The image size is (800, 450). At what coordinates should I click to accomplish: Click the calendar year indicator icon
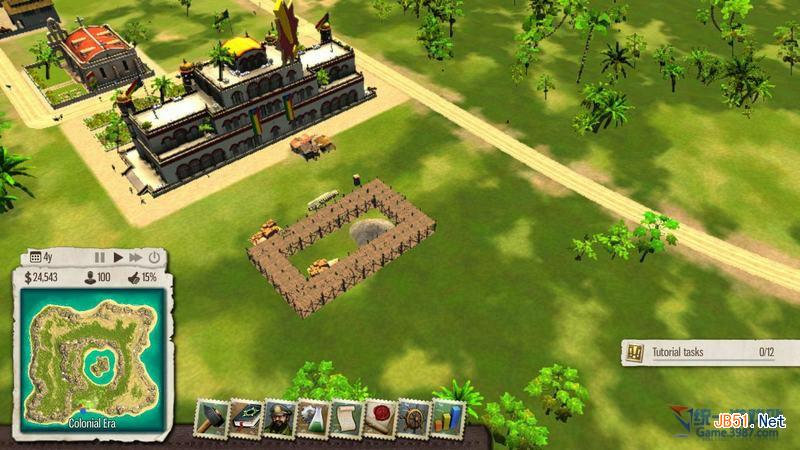[x=35, y=257]
